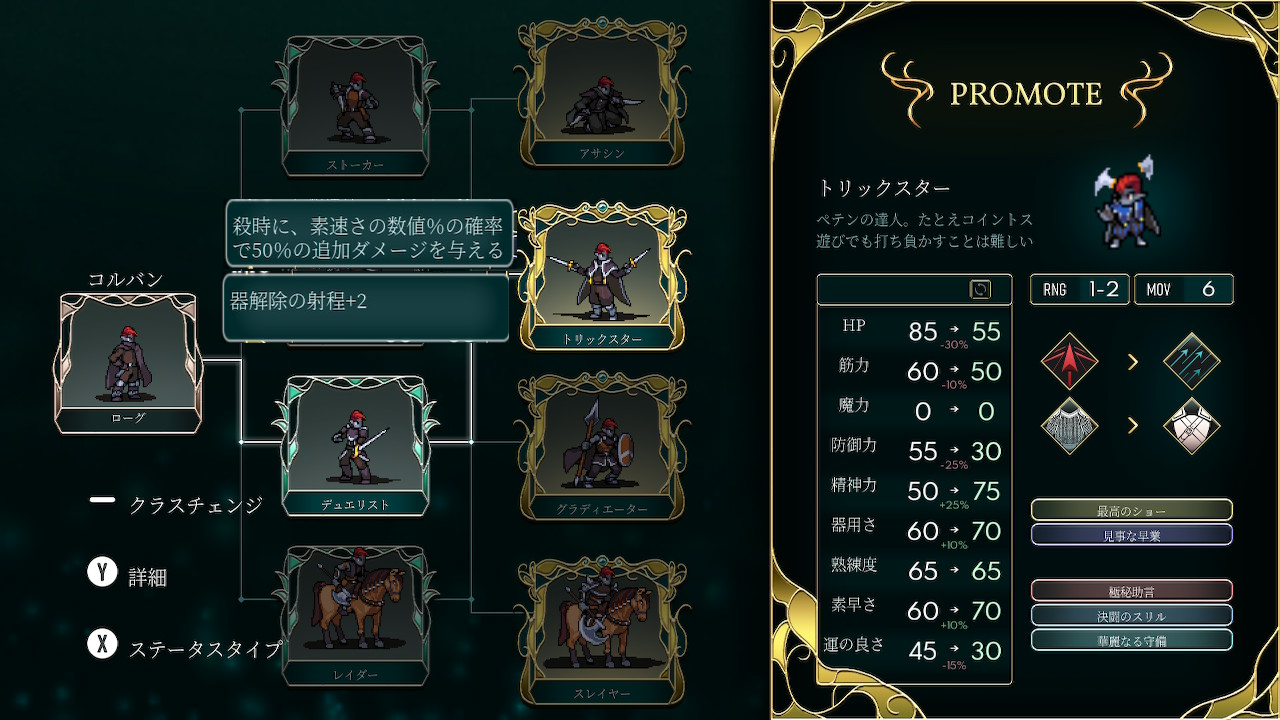Image resolution: width=1280 pixels, height=720 pixels.
Task: Open the 見事な早業 skill entry
Action: 1131,535
